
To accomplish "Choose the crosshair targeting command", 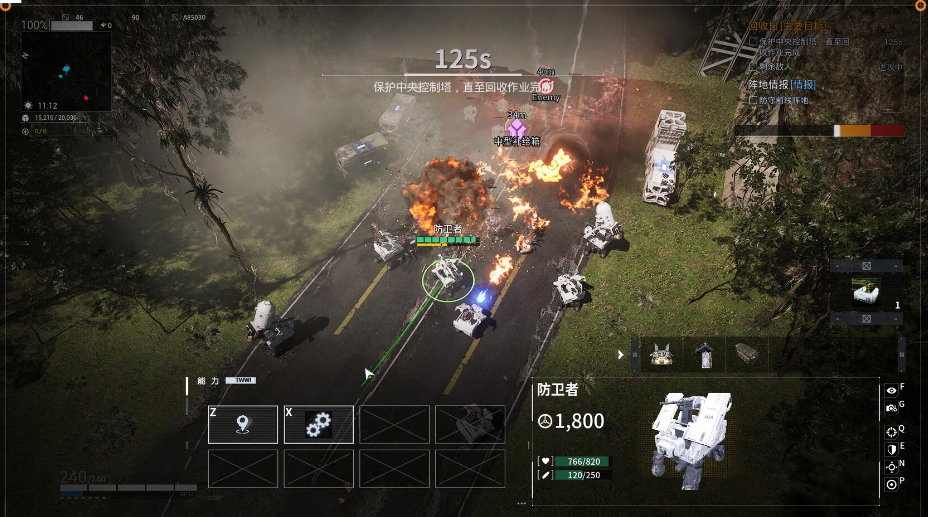I will click(891, 432).
